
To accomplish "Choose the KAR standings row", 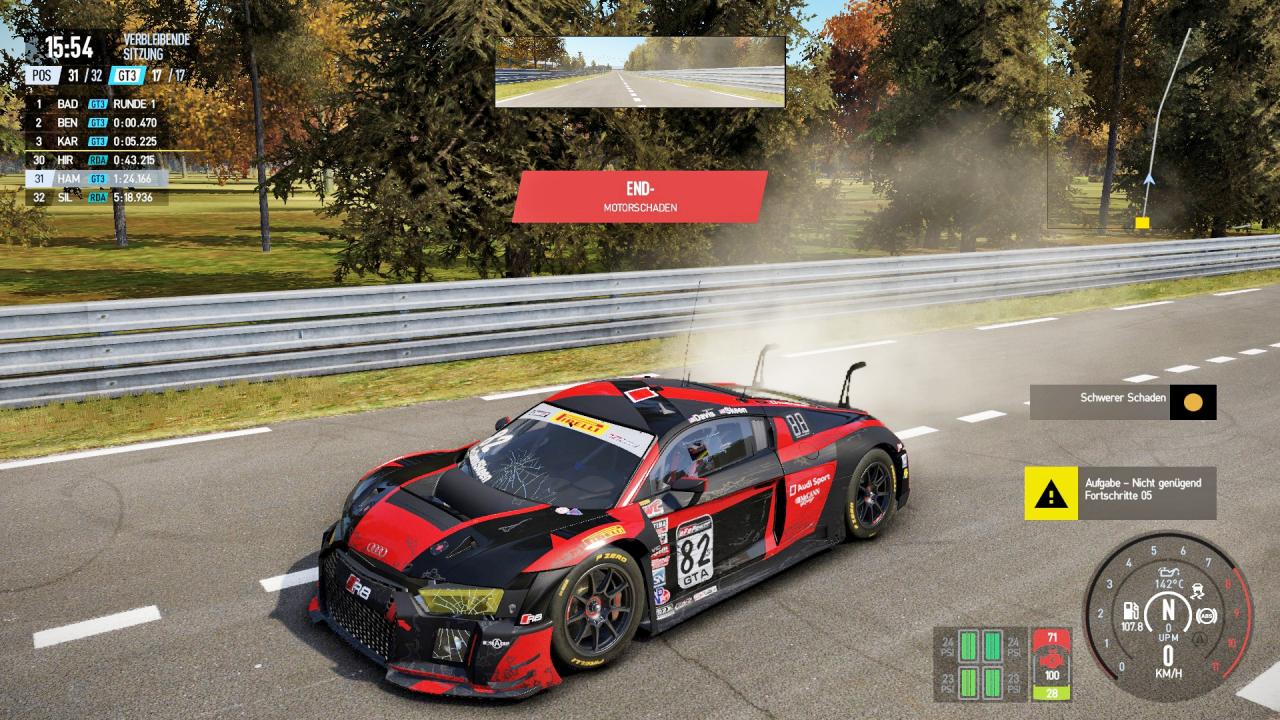I will [96, 142].
